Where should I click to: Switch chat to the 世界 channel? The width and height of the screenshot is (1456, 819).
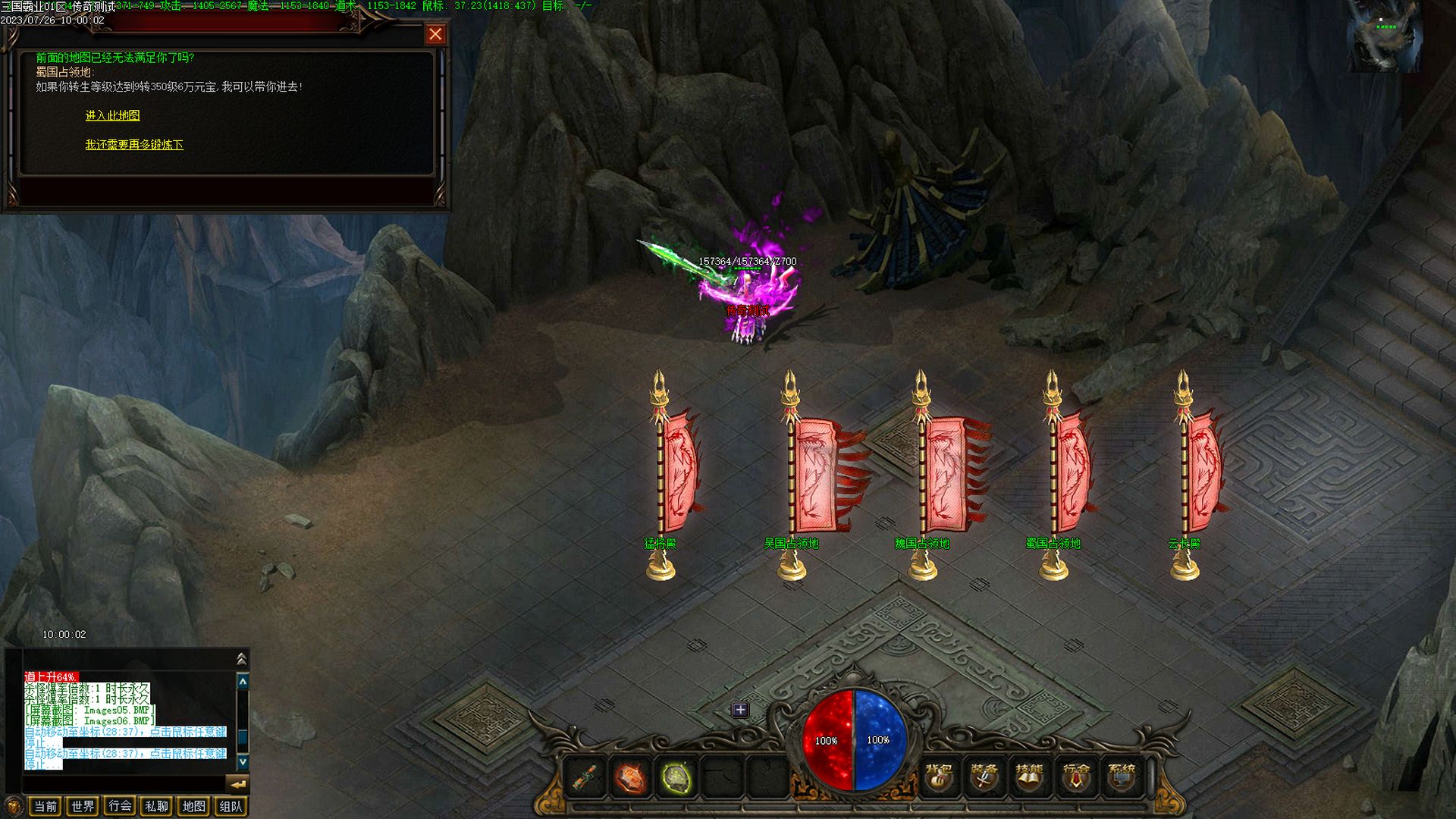click(83, 806)
